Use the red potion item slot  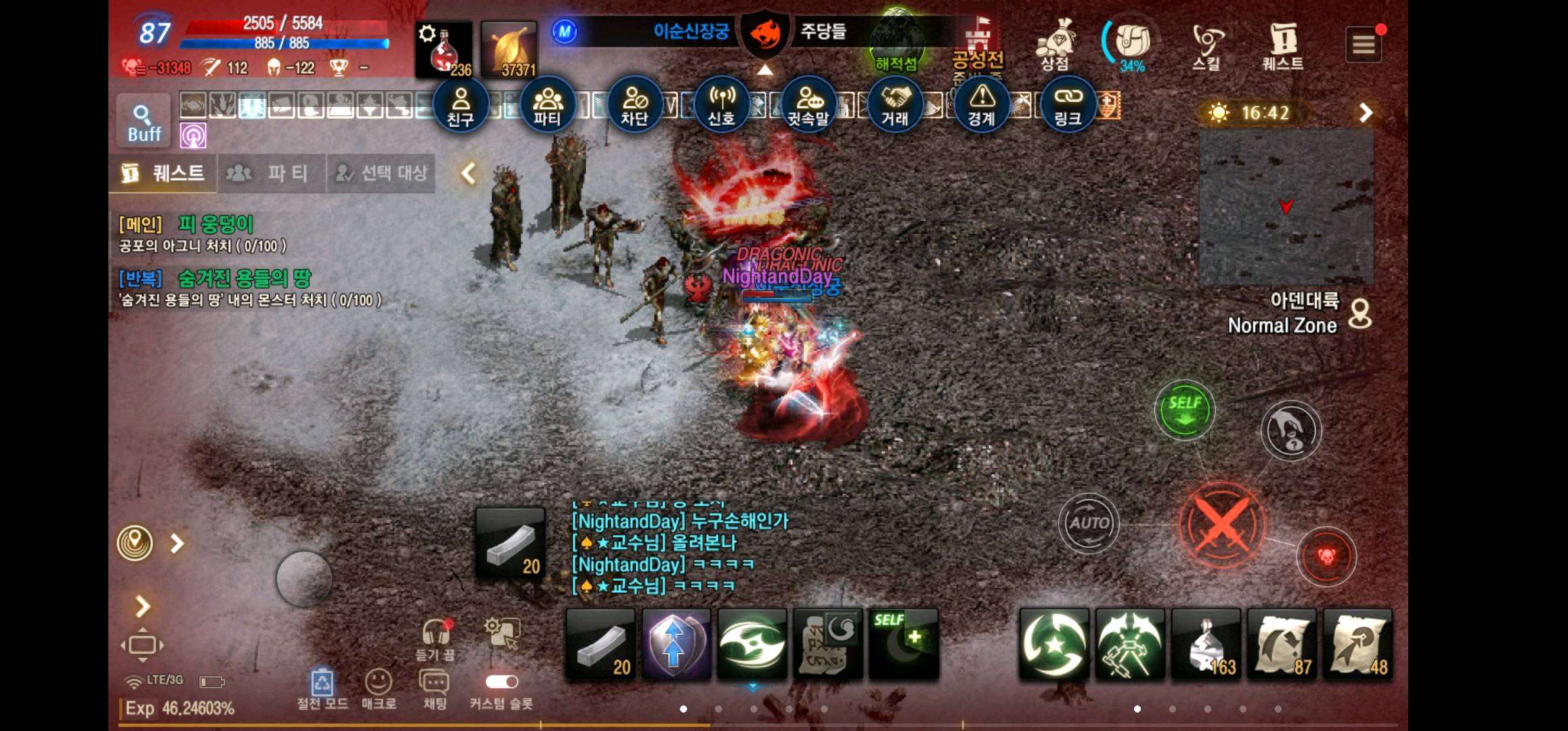[x=443, y=47]
